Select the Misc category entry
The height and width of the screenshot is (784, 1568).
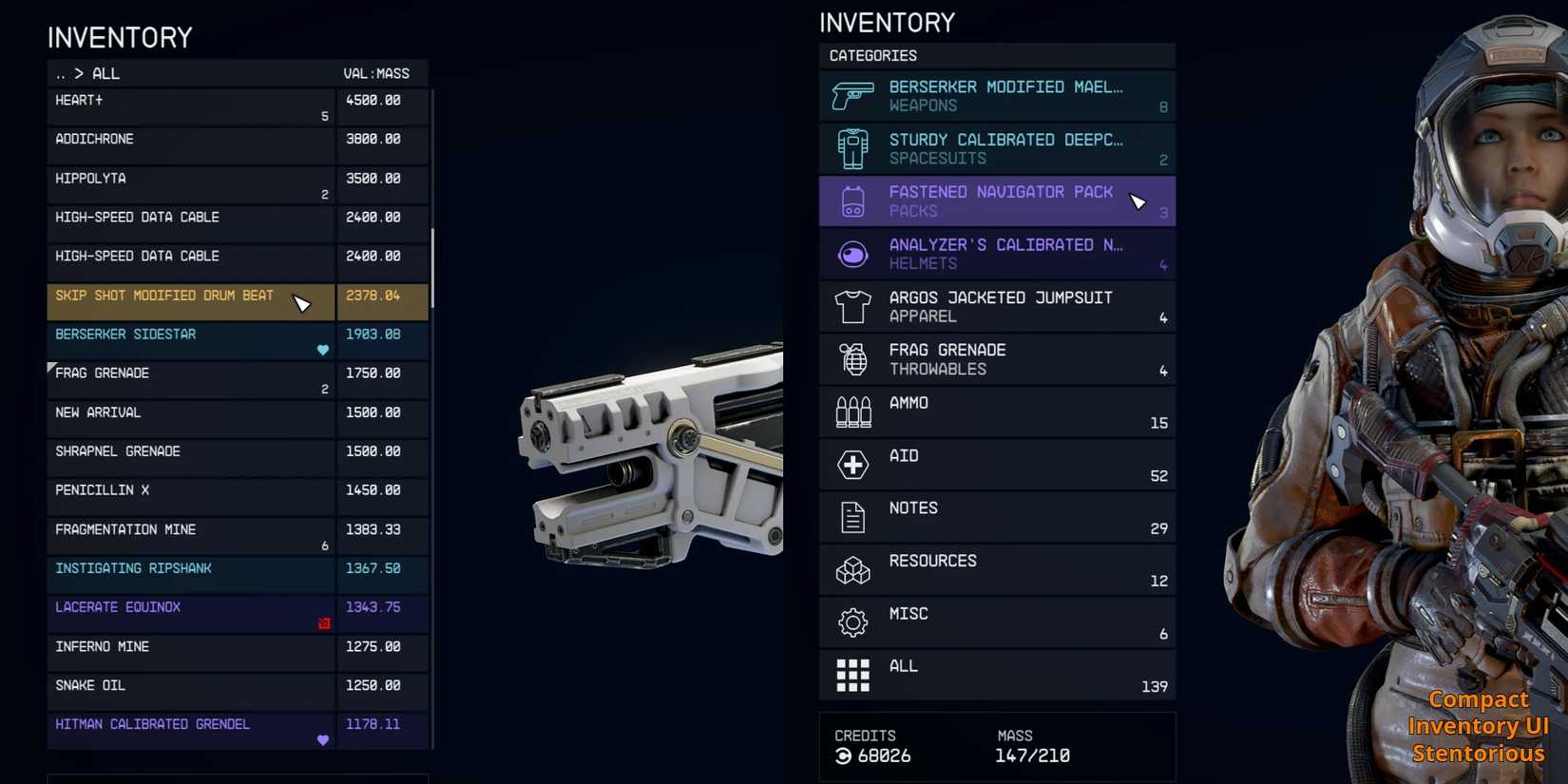998,621
